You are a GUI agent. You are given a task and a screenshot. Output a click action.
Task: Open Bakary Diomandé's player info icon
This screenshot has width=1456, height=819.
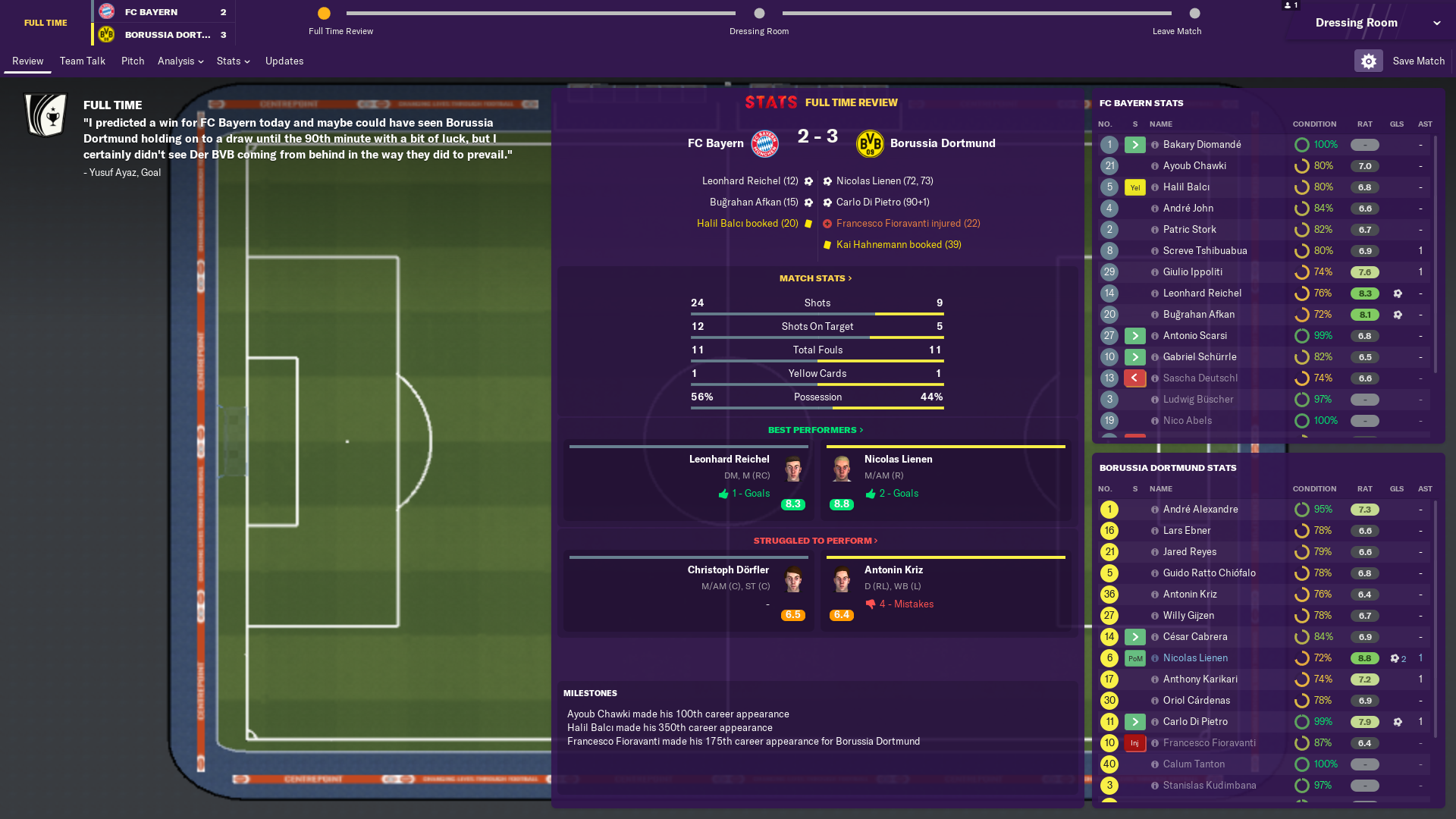1154,144
